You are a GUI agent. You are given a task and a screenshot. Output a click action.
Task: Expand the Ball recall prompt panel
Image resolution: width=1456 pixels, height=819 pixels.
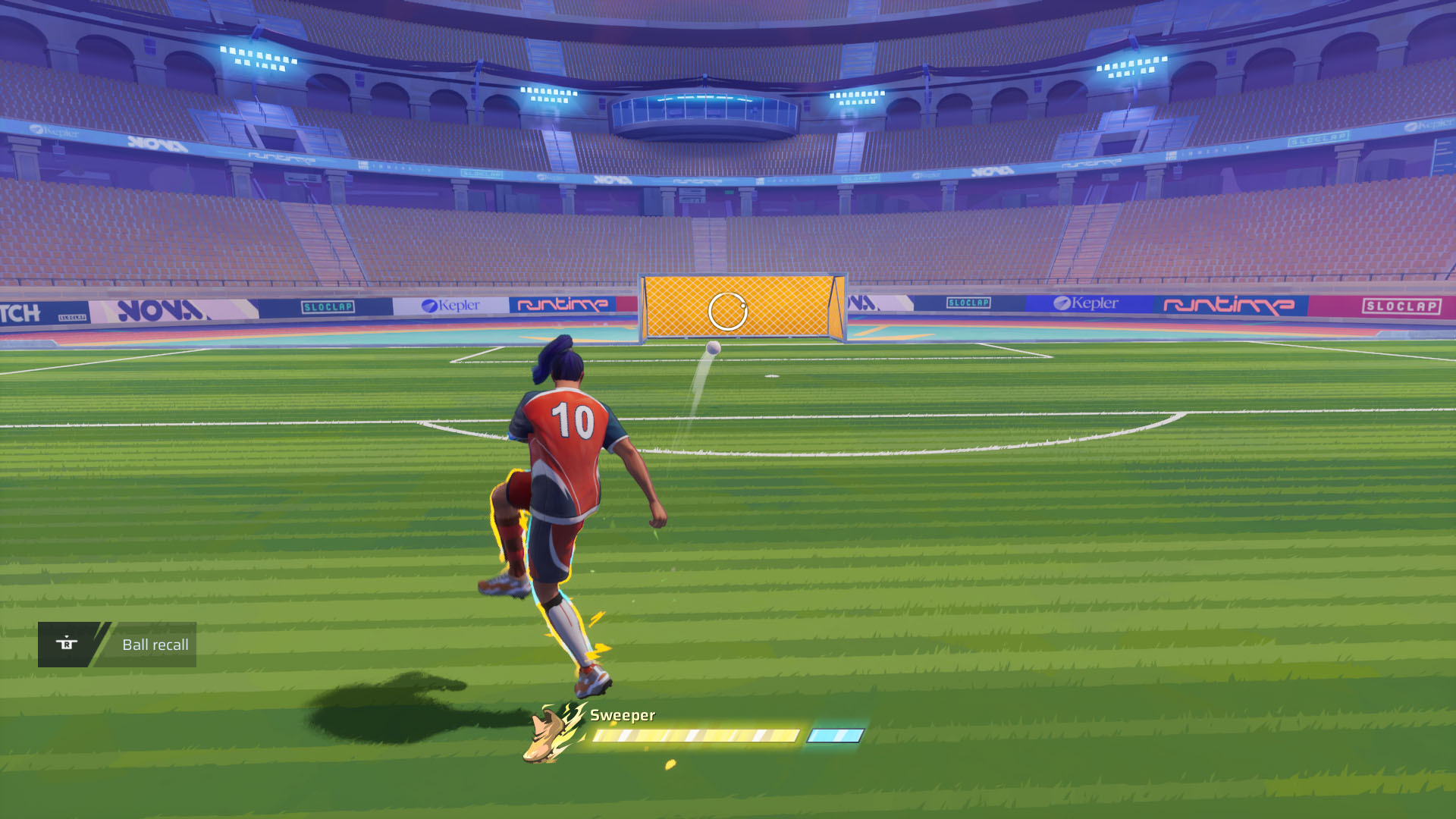click(118, 645)
